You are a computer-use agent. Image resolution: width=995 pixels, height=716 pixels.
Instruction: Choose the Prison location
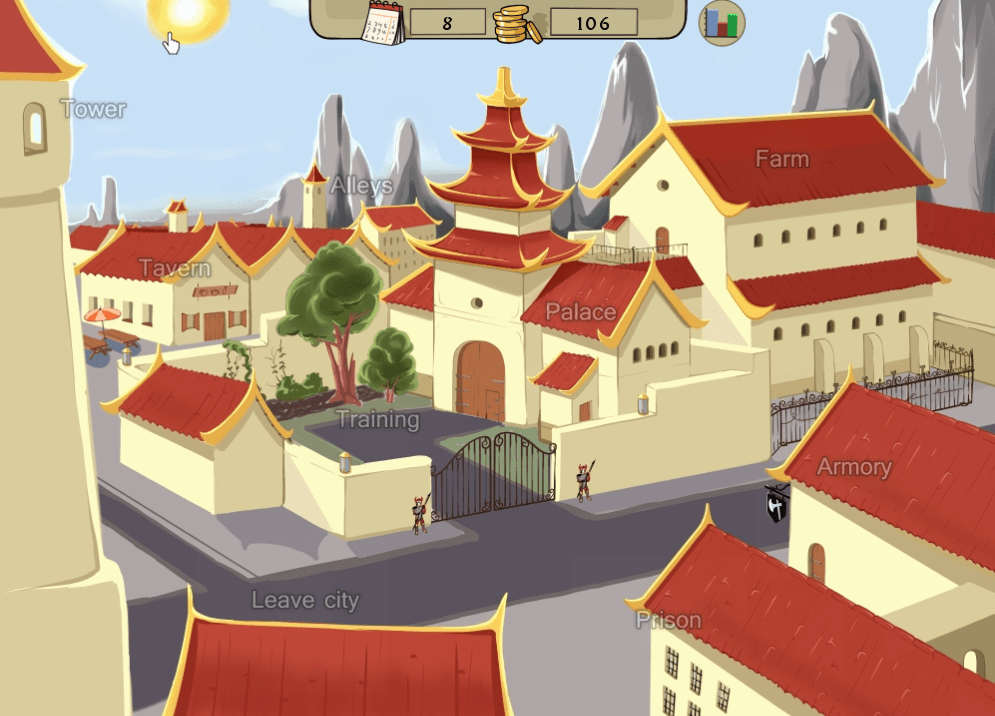(x=669, y=620)
